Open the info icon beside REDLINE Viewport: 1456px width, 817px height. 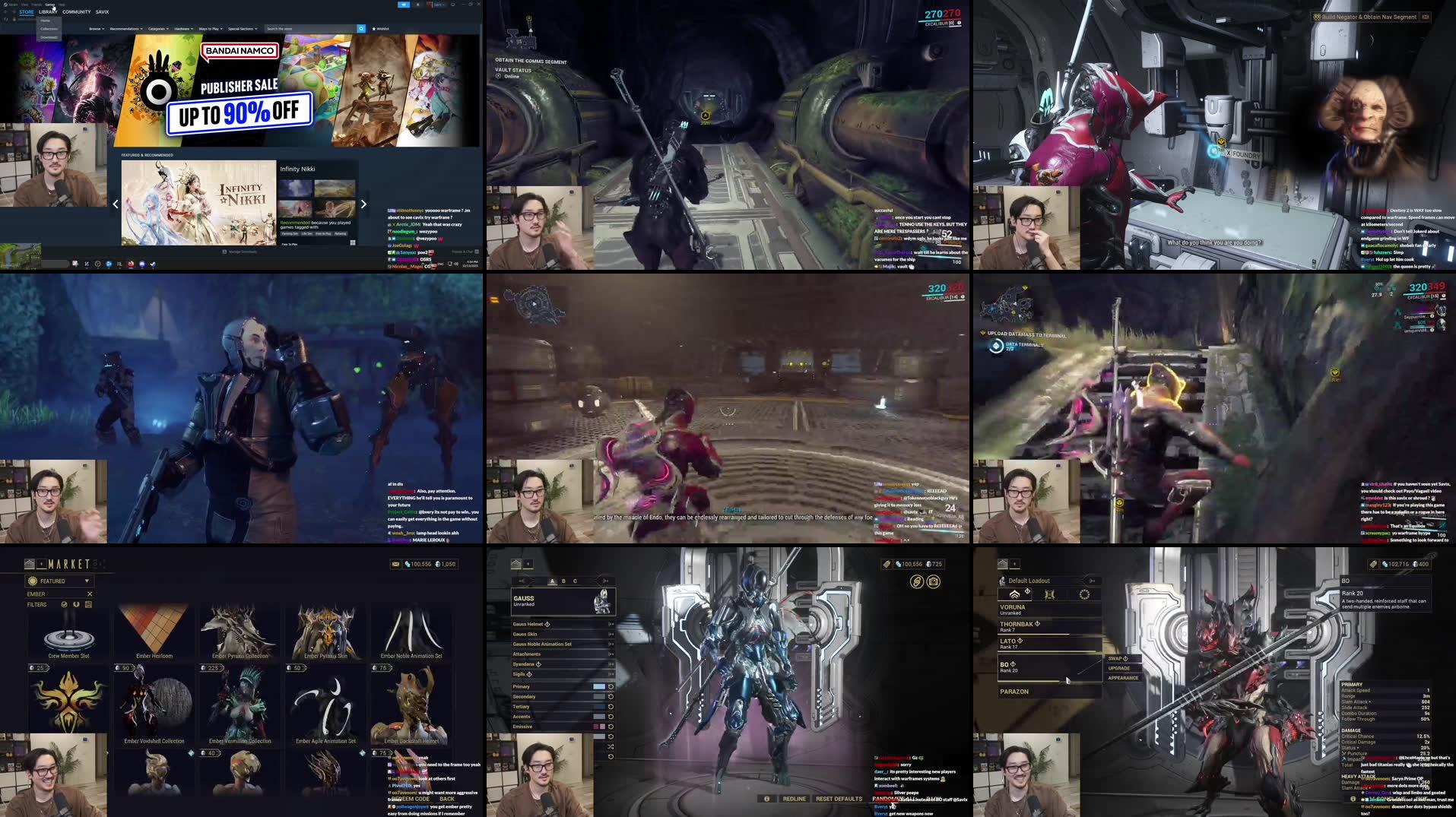point(767,798)
